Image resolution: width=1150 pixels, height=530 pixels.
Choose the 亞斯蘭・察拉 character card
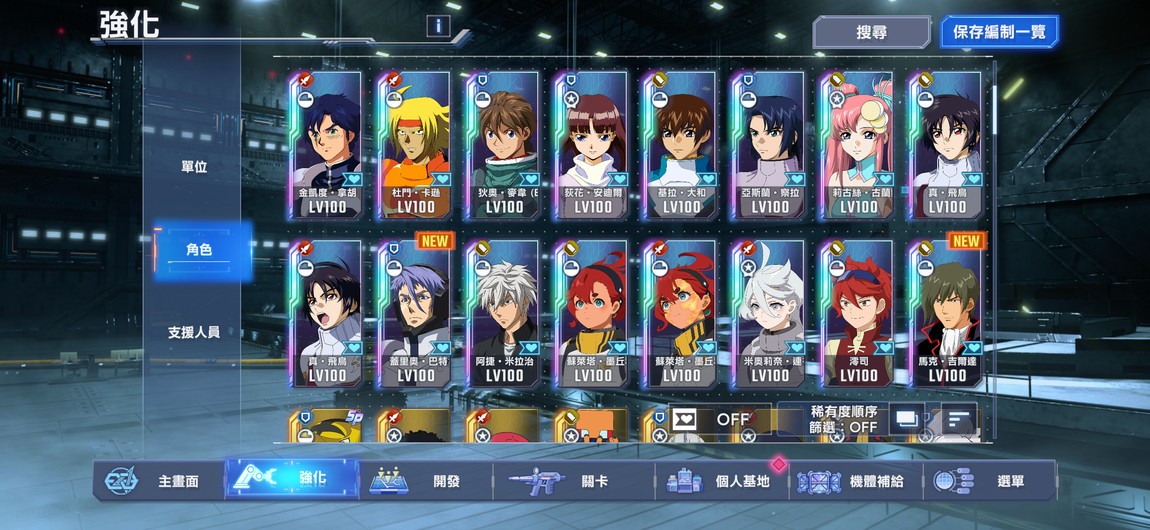click(769, 144)
